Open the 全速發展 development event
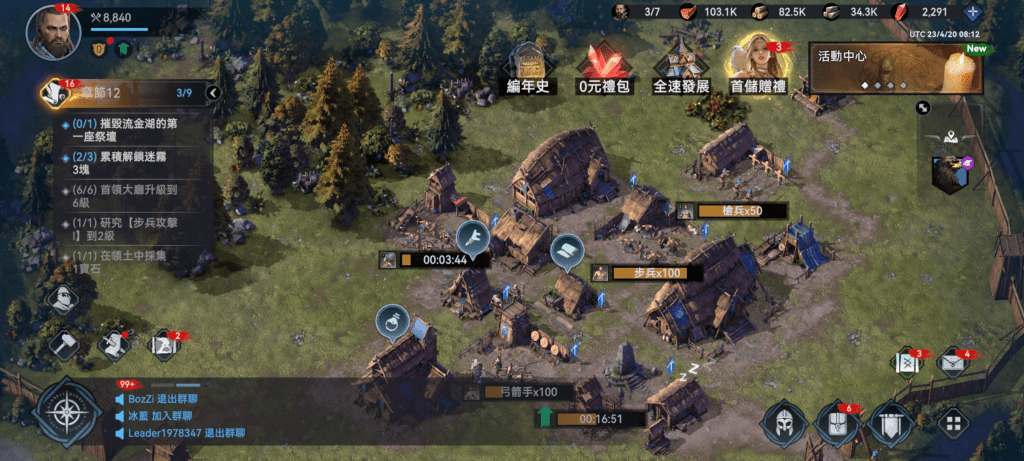 tap(680, 68)
